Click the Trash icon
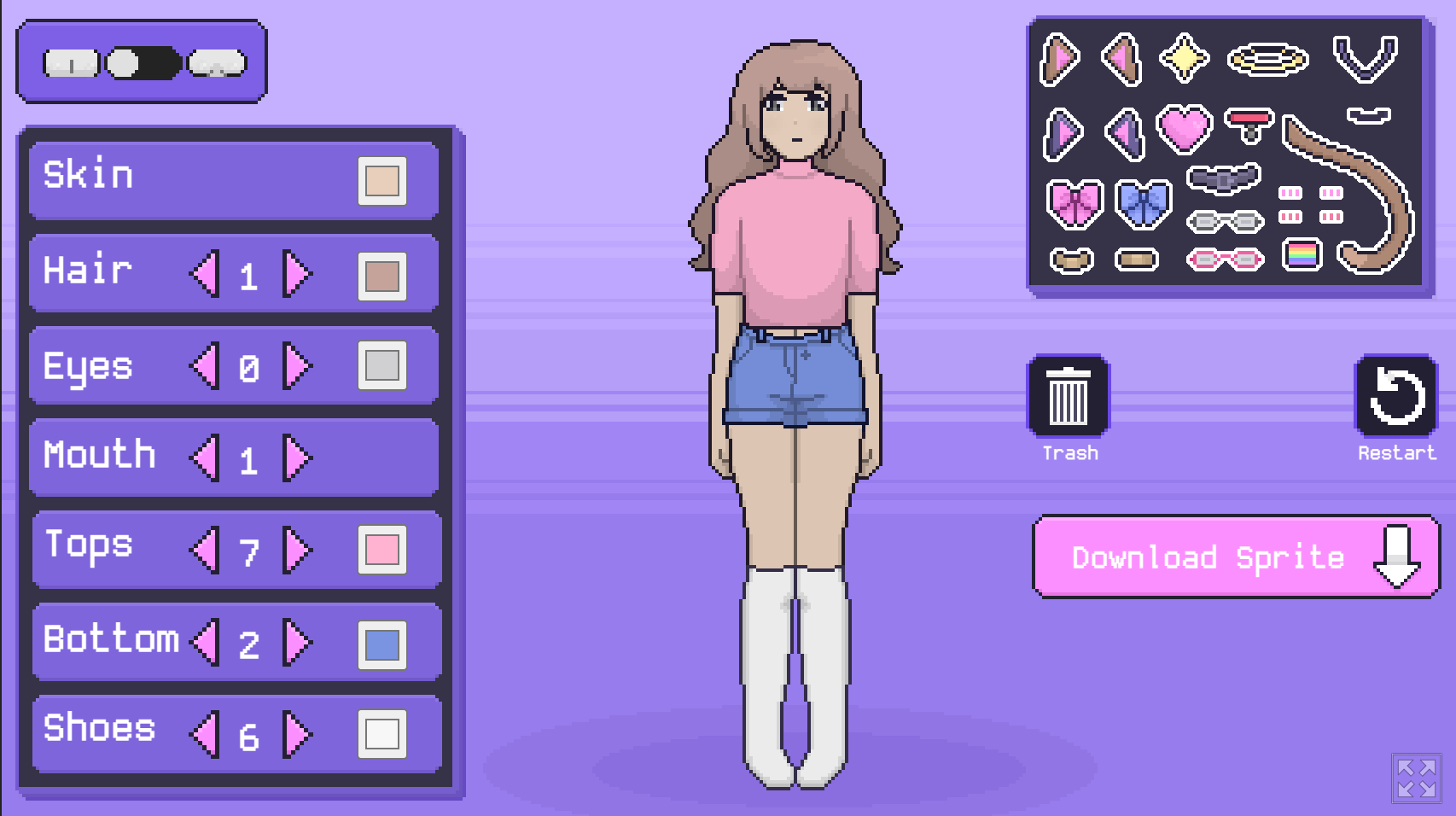 [x=1069, y=394]
